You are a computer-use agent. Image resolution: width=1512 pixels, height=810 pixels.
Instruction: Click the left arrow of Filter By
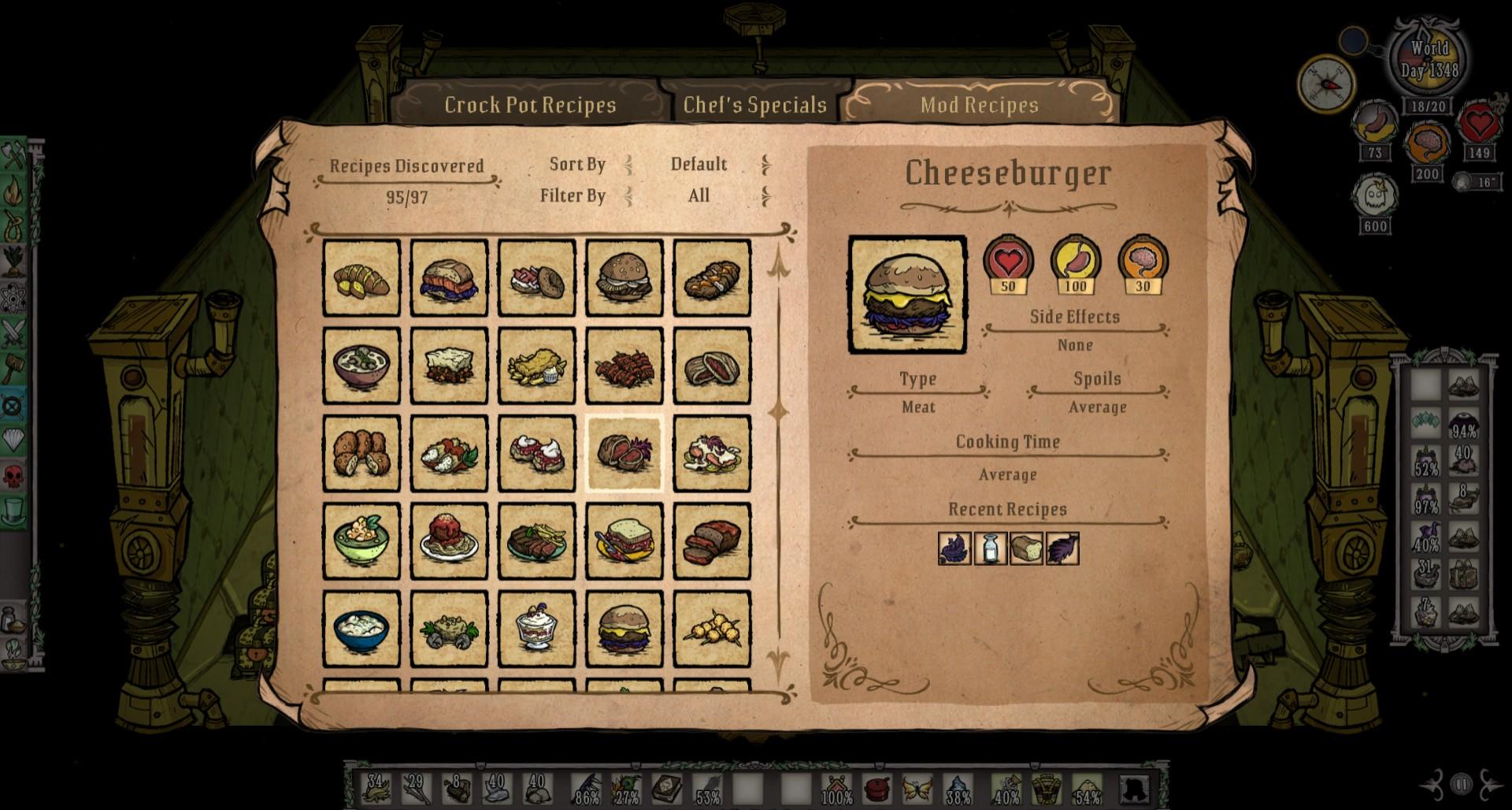pos(628,195)
